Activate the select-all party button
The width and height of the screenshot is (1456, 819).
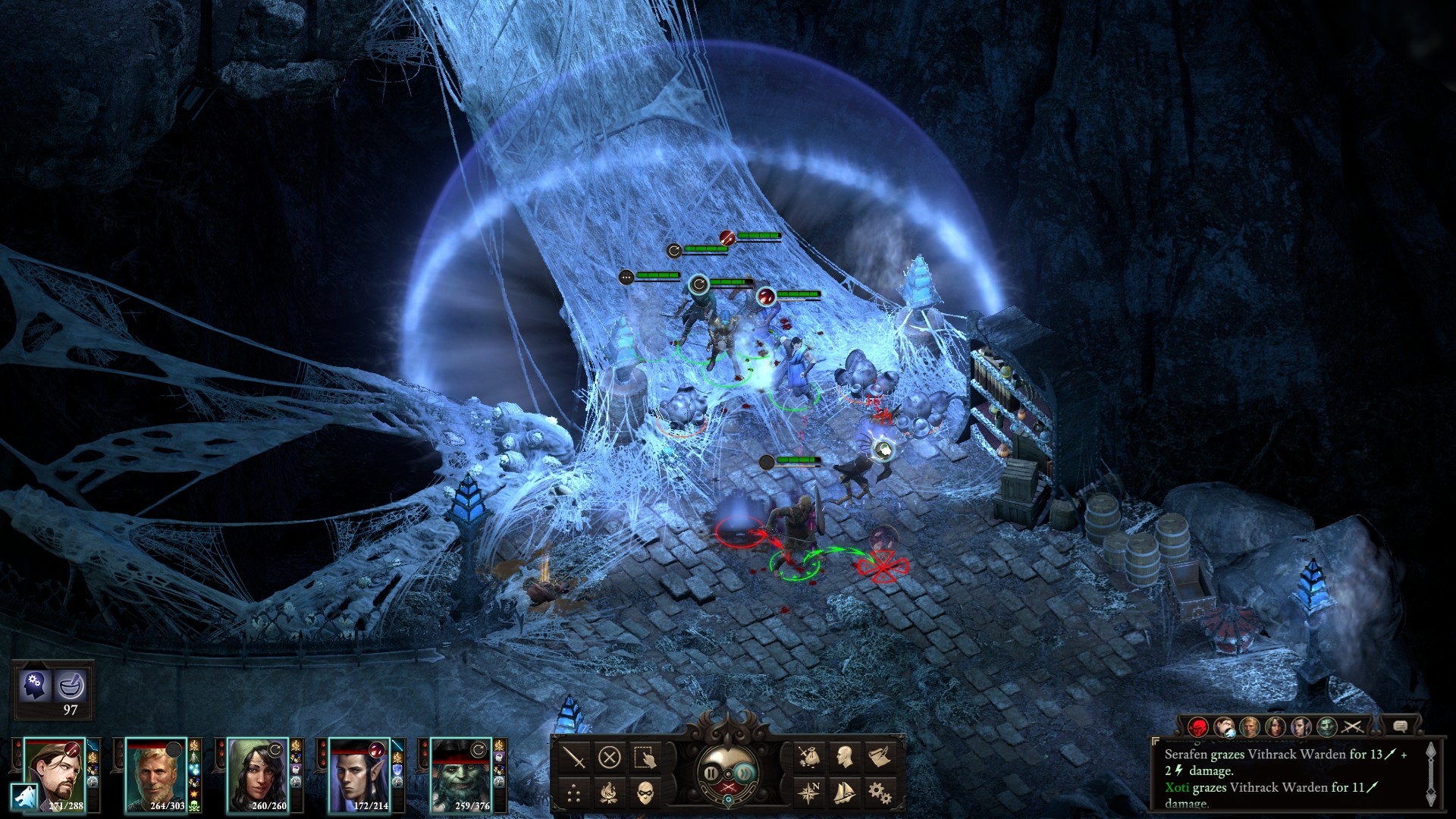click(645, 758)
